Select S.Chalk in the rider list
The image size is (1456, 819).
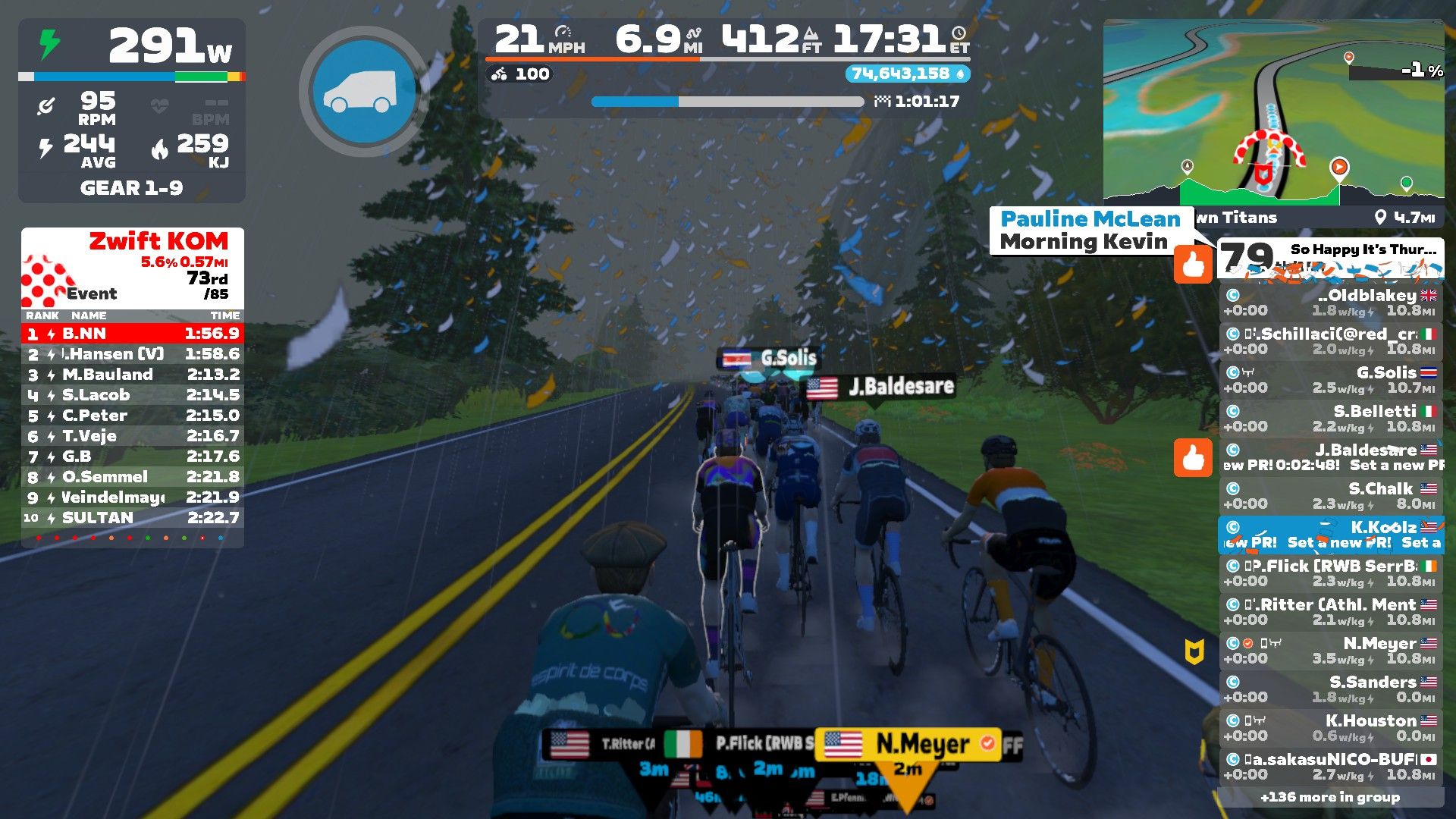(x=1331, y=495)
